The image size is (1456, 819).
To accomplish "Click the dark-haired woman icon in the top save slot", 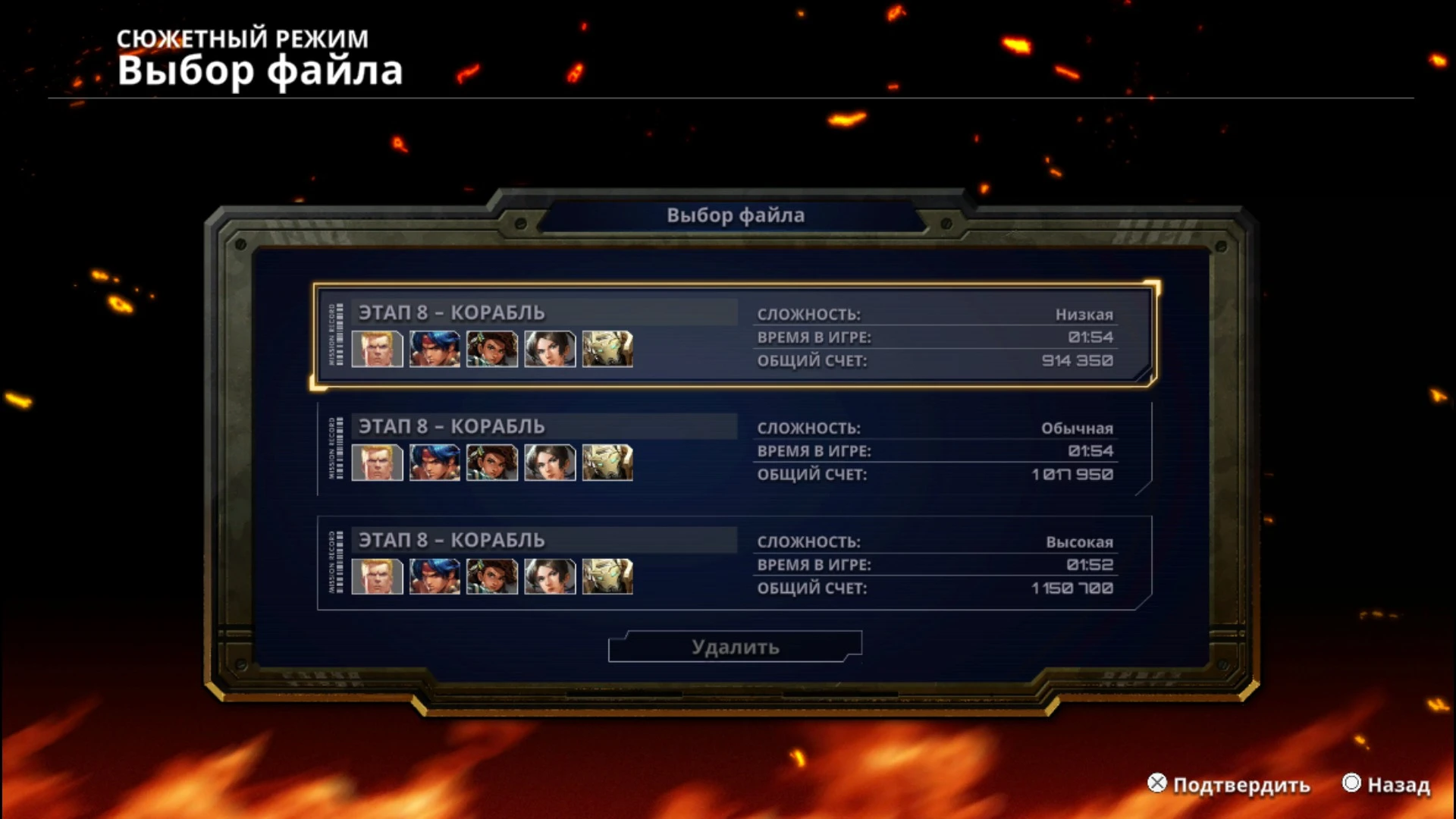I will (x=550, y=349).
